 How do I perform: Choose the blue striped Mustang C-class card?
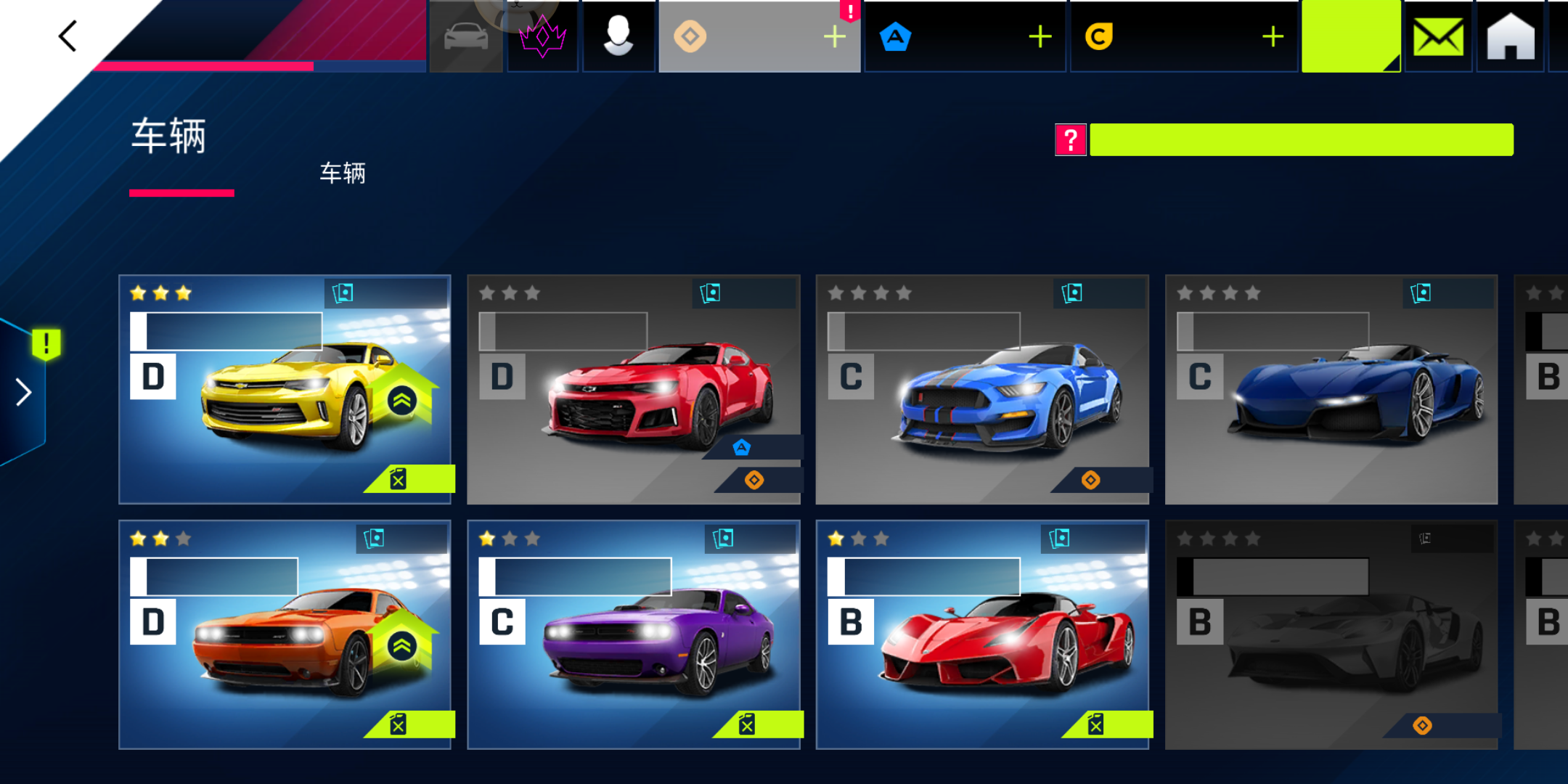tap(981, 389)
